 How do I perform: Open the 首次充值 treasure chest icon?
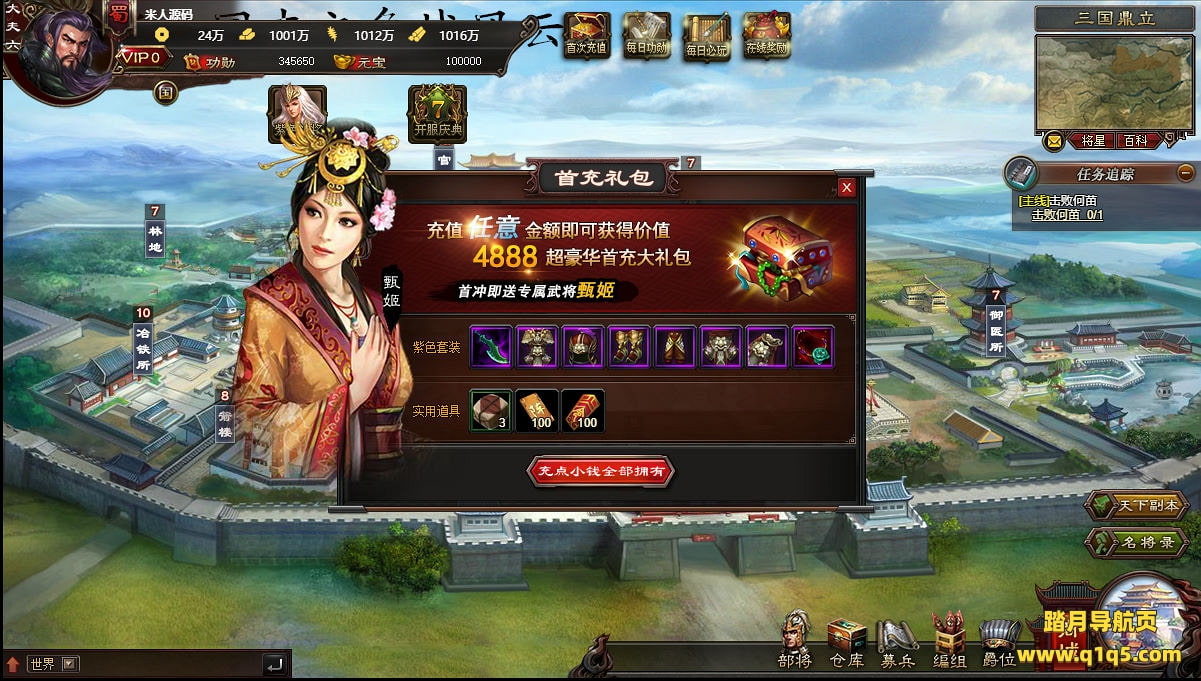pyautogui.click(x=586, y=34)
